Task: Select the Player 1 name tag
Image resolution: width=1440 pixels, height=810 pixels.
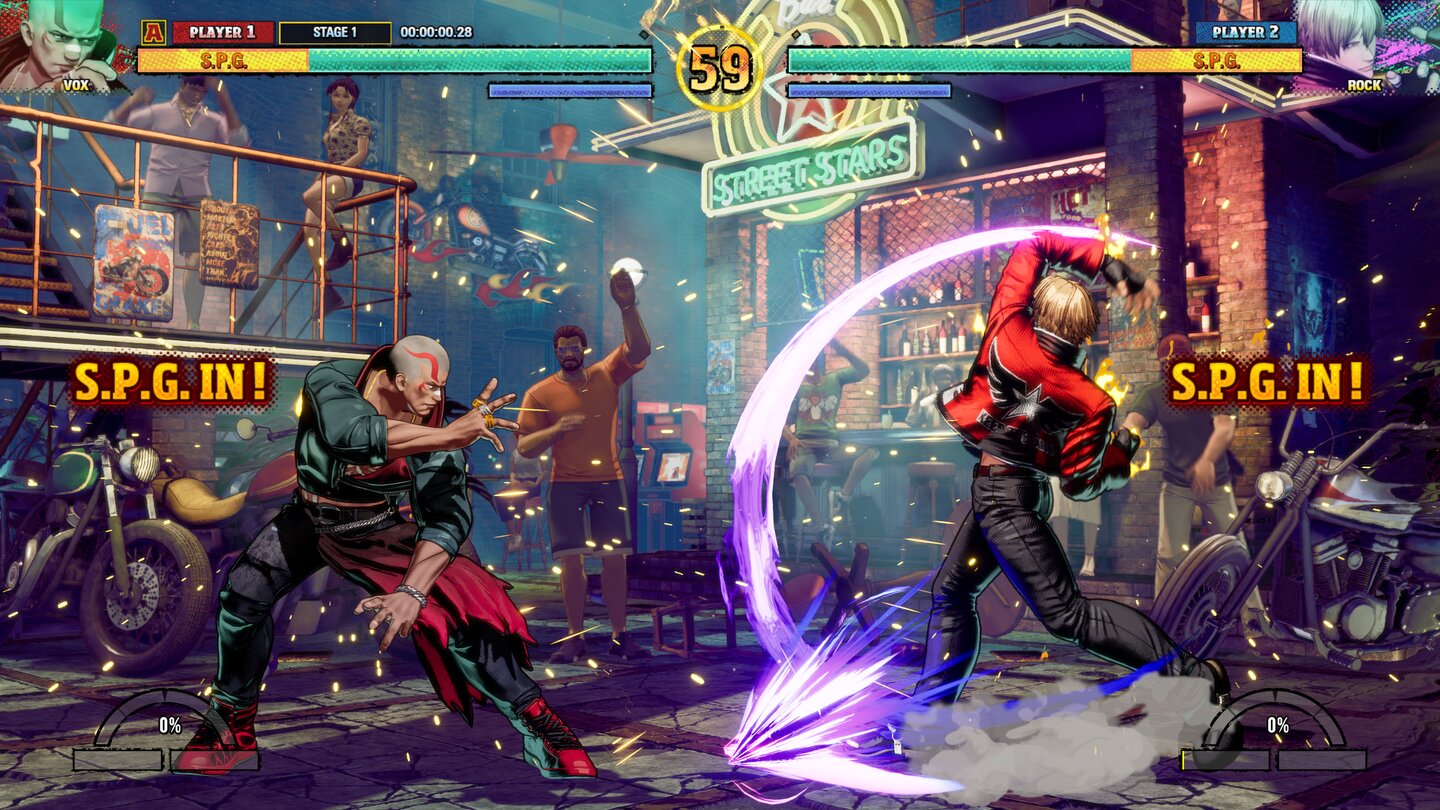Action: pyautogui.click(x=223, y=32)
